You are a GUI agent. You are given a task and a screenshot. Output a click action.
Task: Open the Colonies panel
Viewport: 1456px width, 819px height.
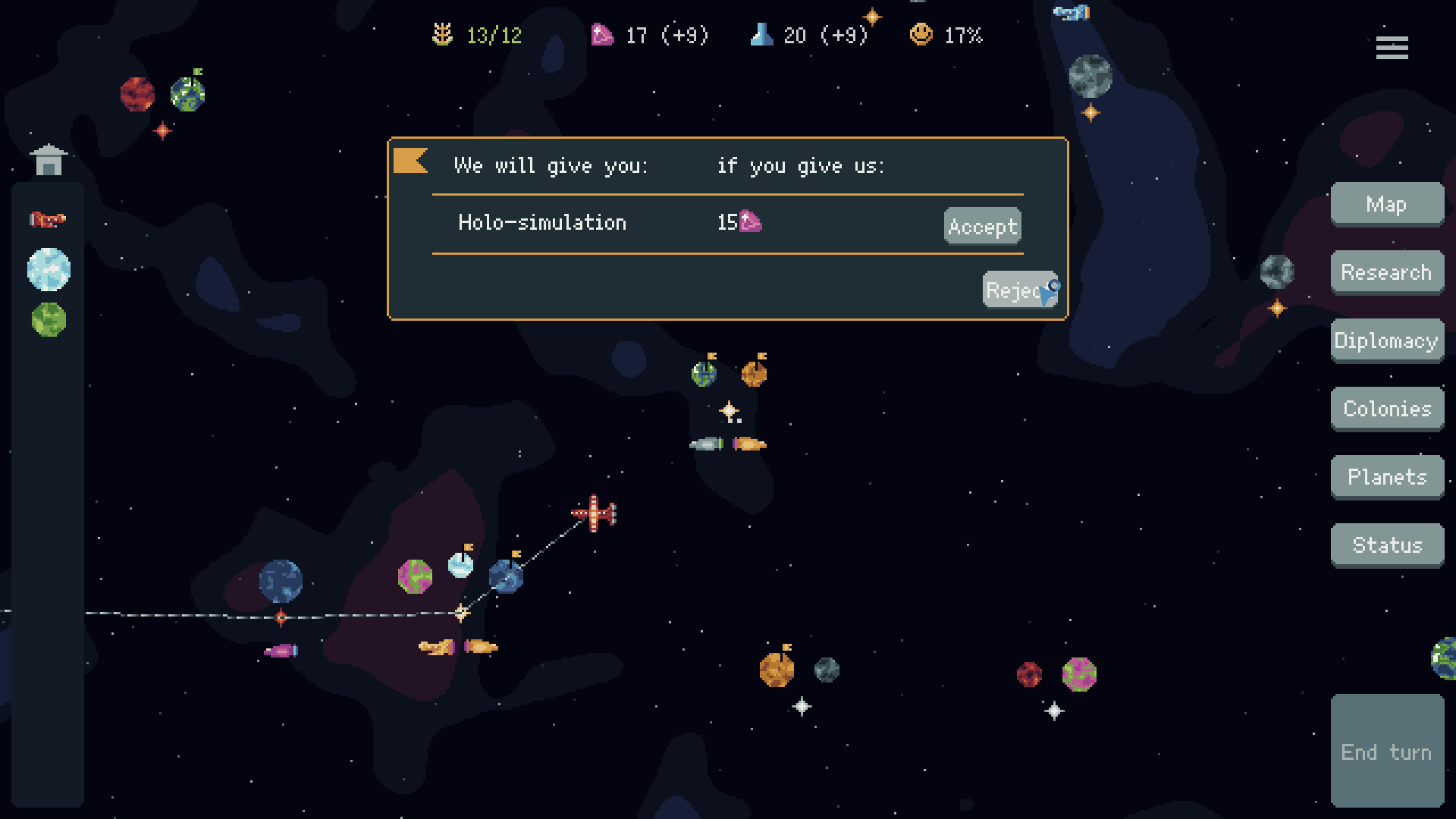pyautogui.click(x=1387, y=408)
